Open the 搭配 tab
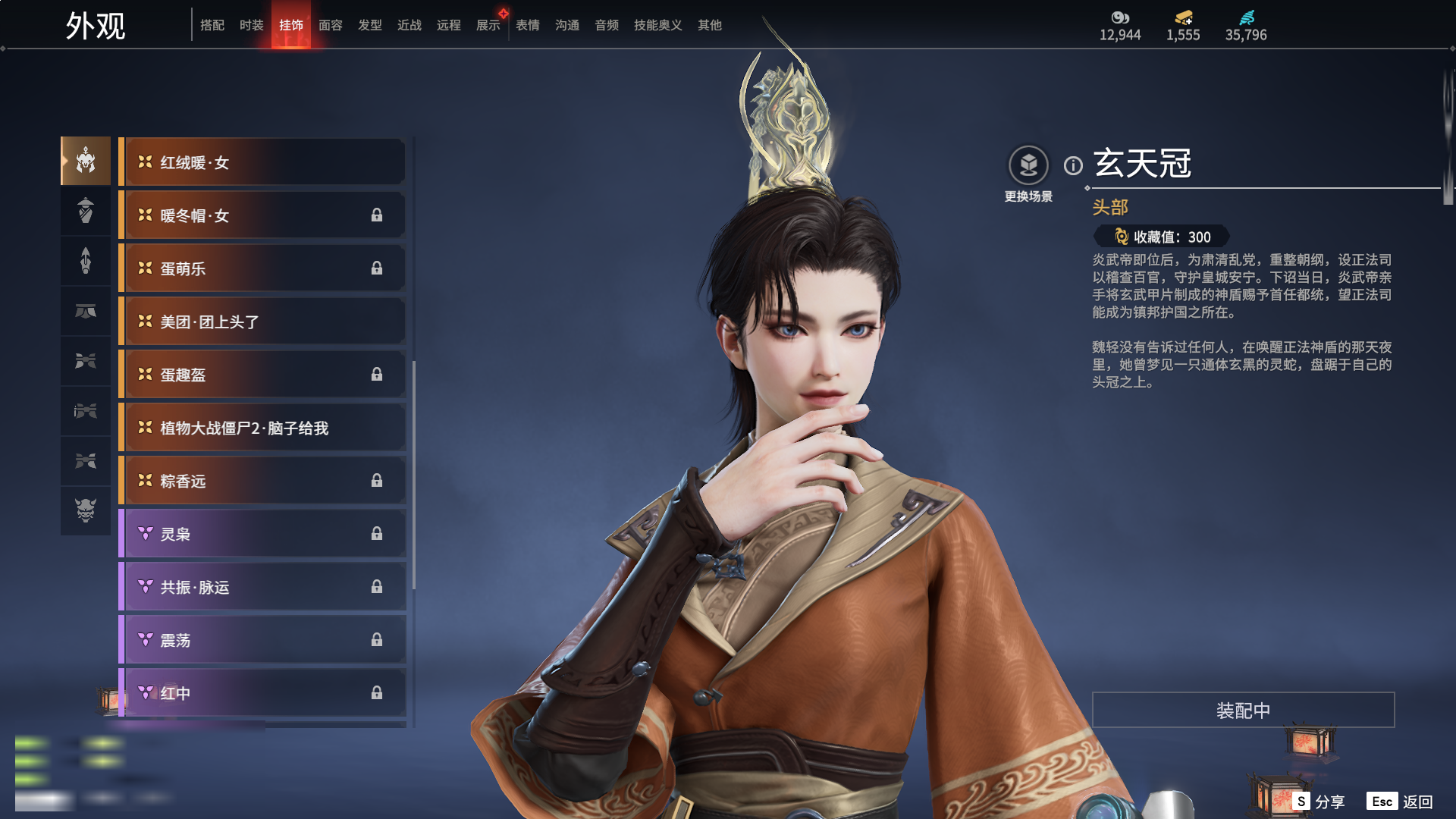Screen dimensions: 1456x819 pyautogui.click(x=212, y=25)
